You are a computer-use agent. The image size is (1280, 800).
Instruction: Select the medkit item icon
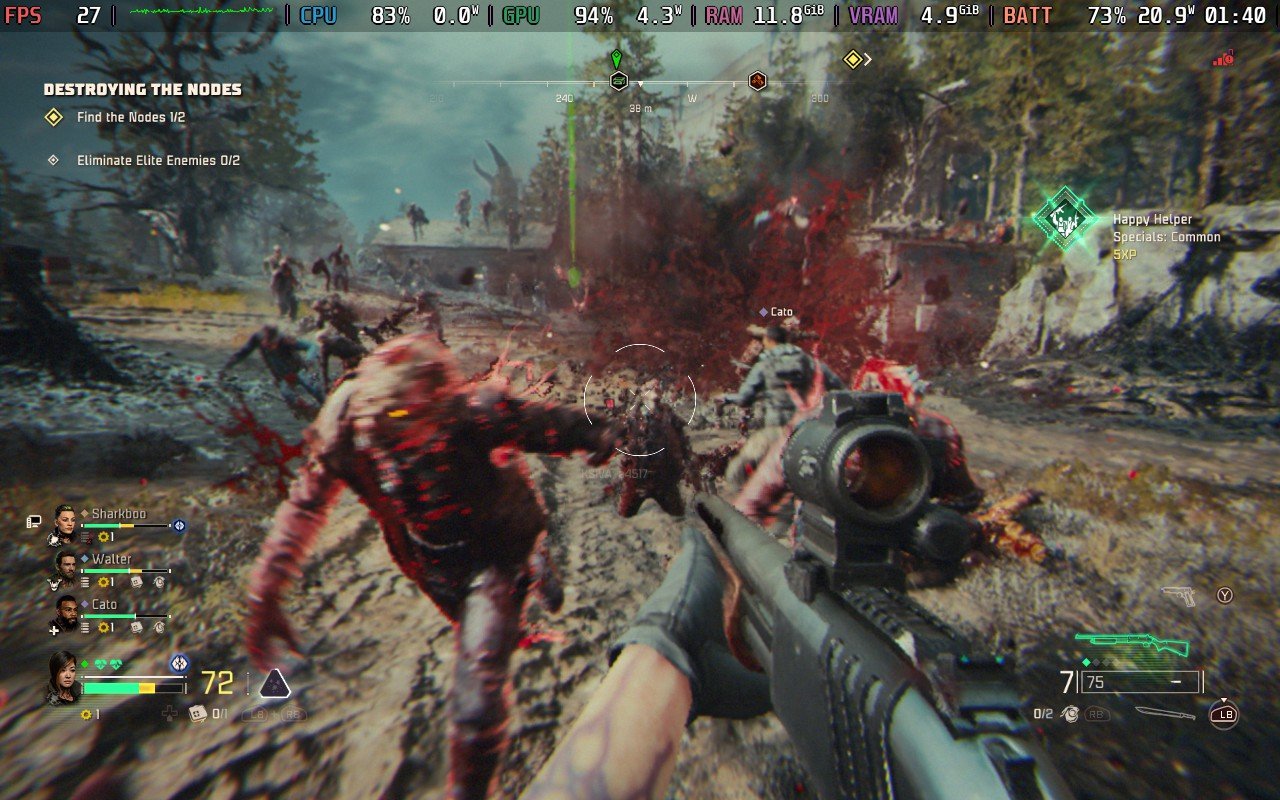[x=198, y=713]
